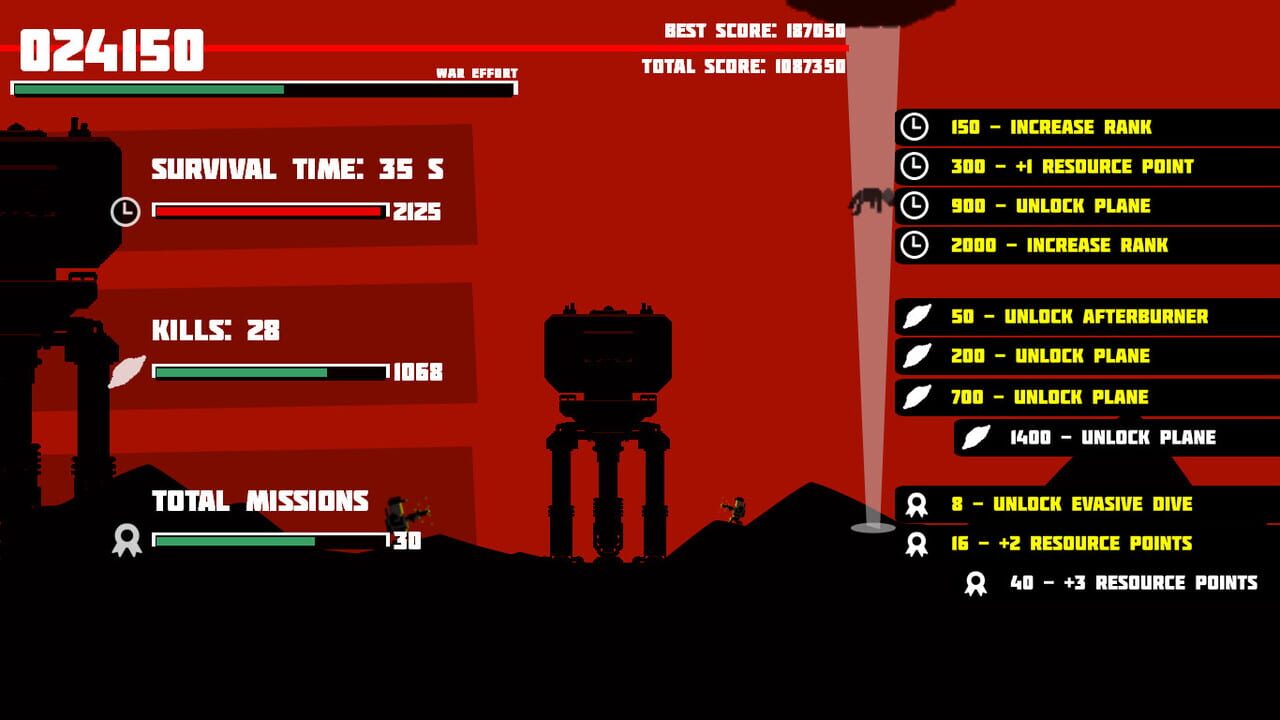The image size is (1280, 720).
Task: Click the 700 Unlock Plane milestone row
Action: point(1050,396)
